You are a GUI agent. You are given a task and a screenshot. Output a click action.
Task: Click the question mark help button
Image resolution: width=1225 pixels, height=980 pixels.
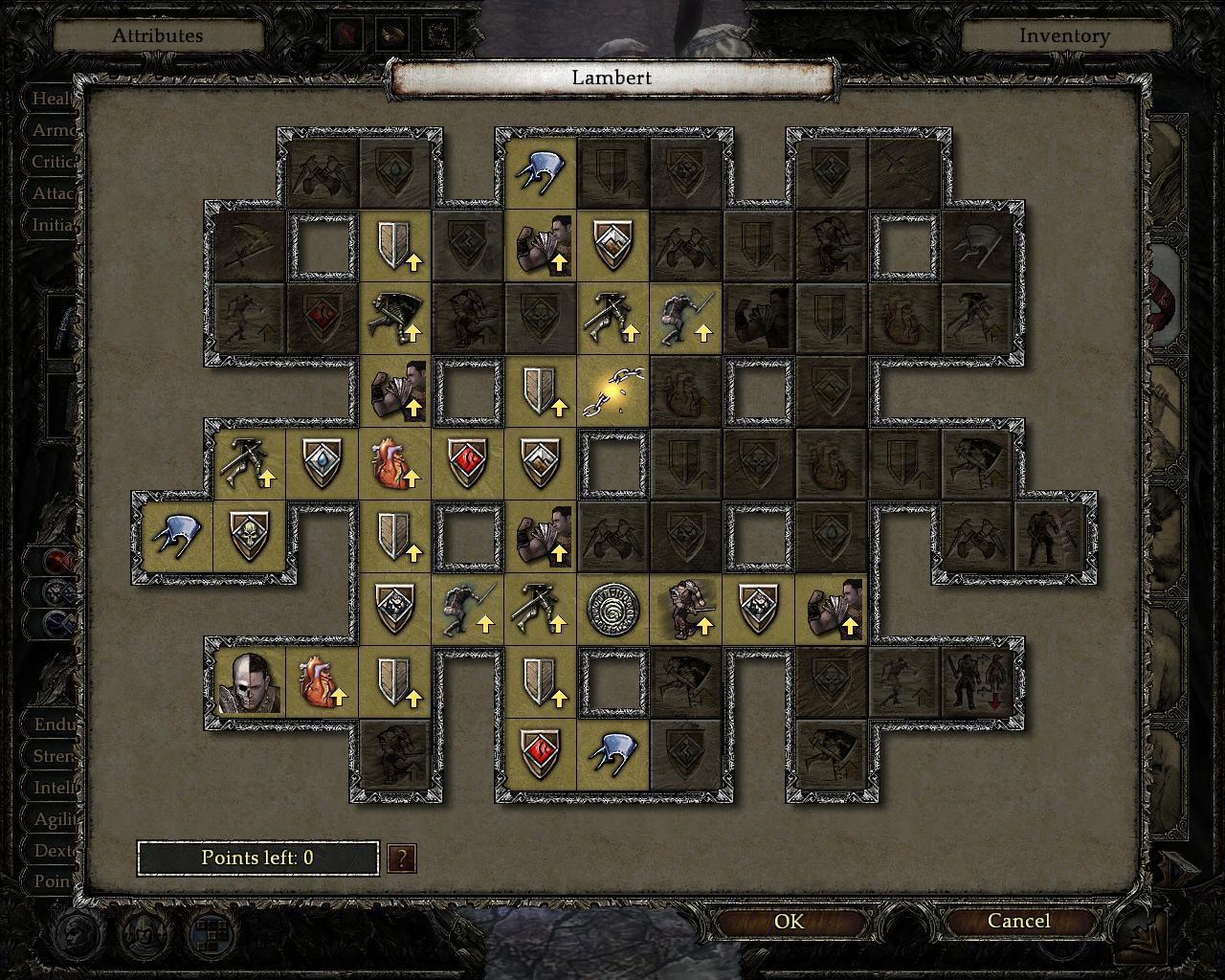point(402,858)
